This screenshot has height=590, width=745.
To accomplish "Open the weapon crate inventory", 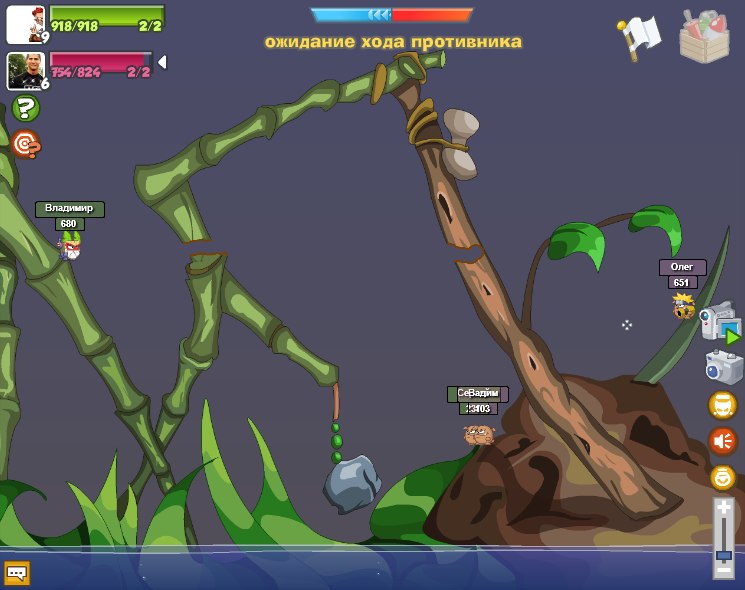I will click(704, 35).
